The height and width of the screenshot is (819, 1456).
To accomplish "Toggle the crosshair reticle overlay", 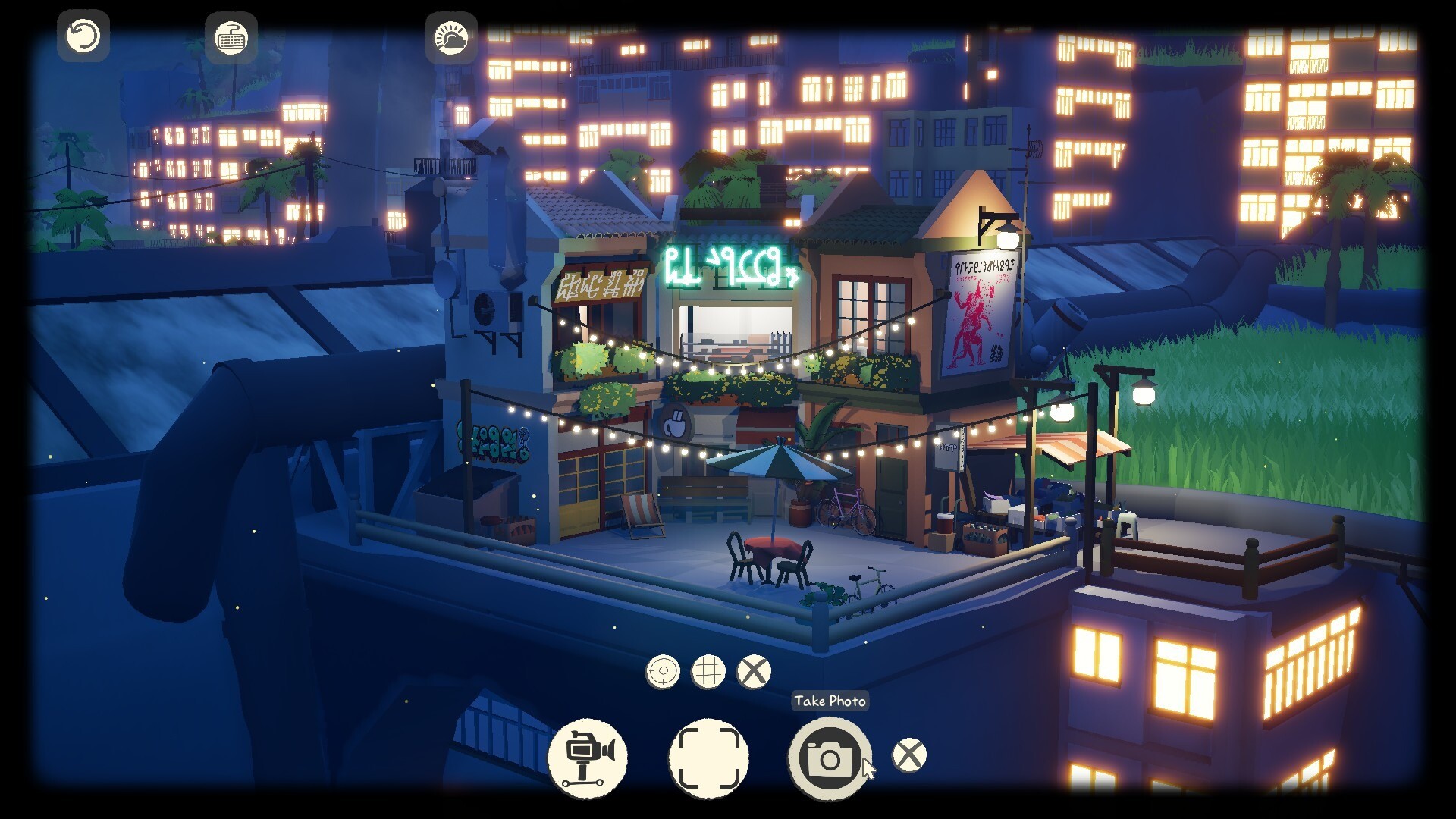I will point(664,671).
